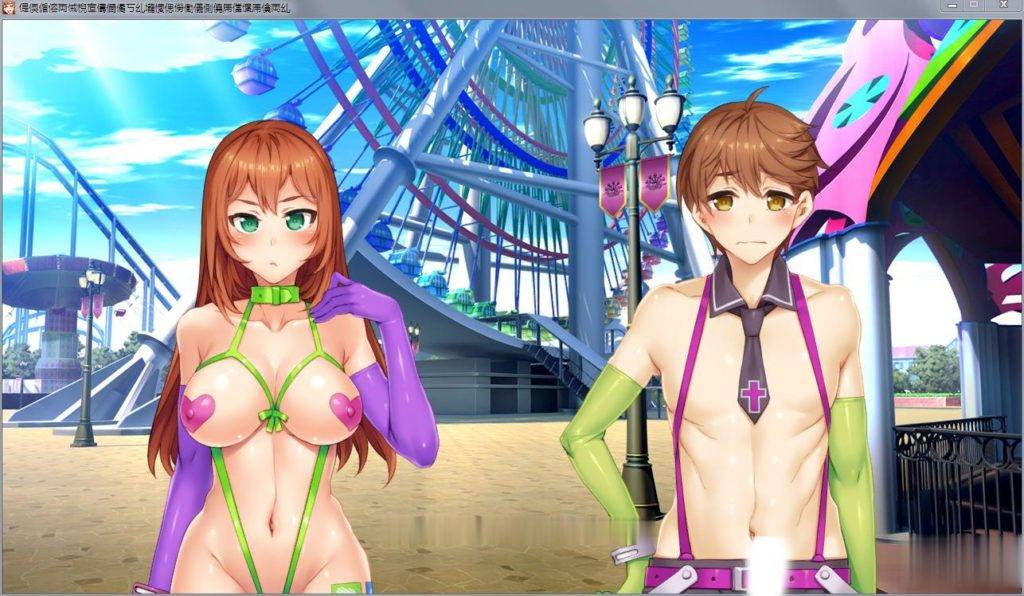The width and height of the screenshot is (1024, 596).
Task: Close the game window
Action: click(x=1004, y=5)
